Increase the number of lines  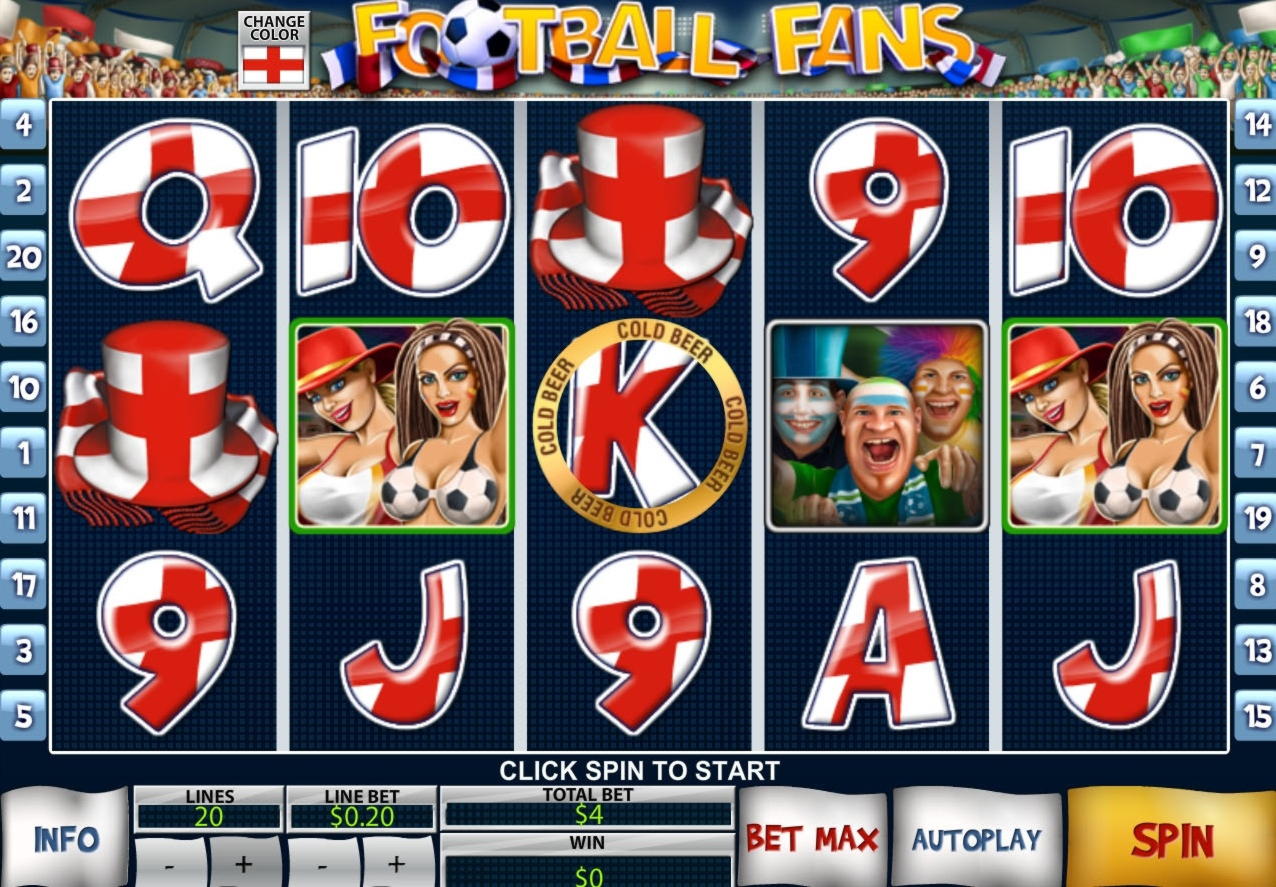244,863
